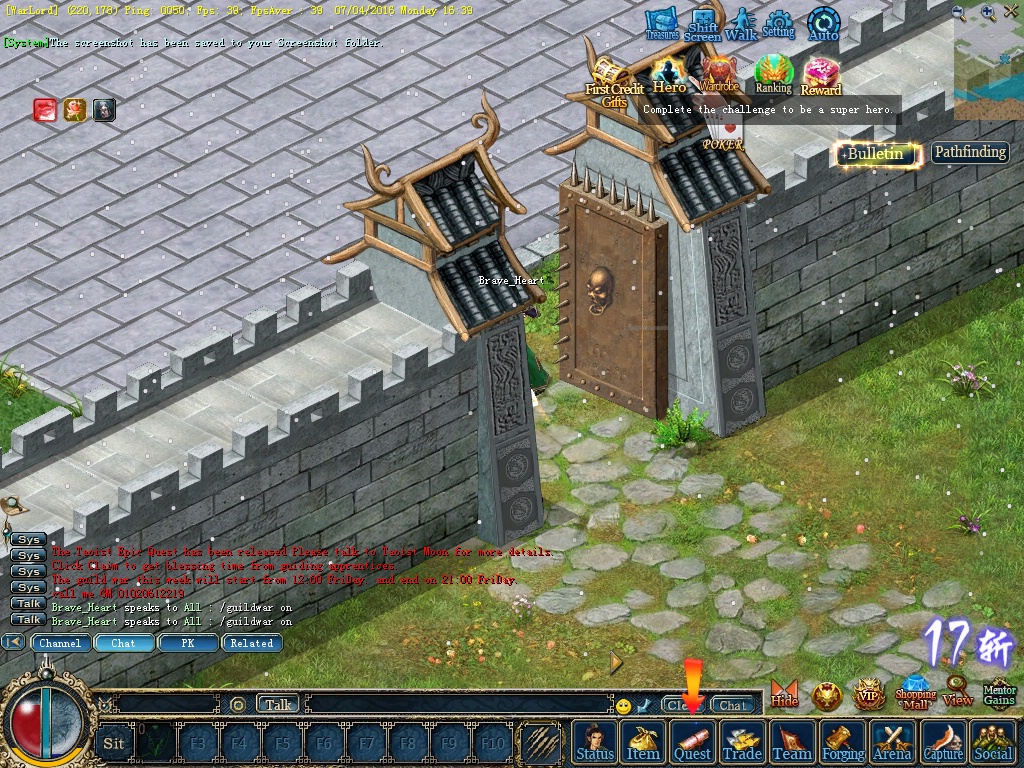1024x768 pixels.
Task: Toggle Auto mode icon
Action: pos(823,24)
